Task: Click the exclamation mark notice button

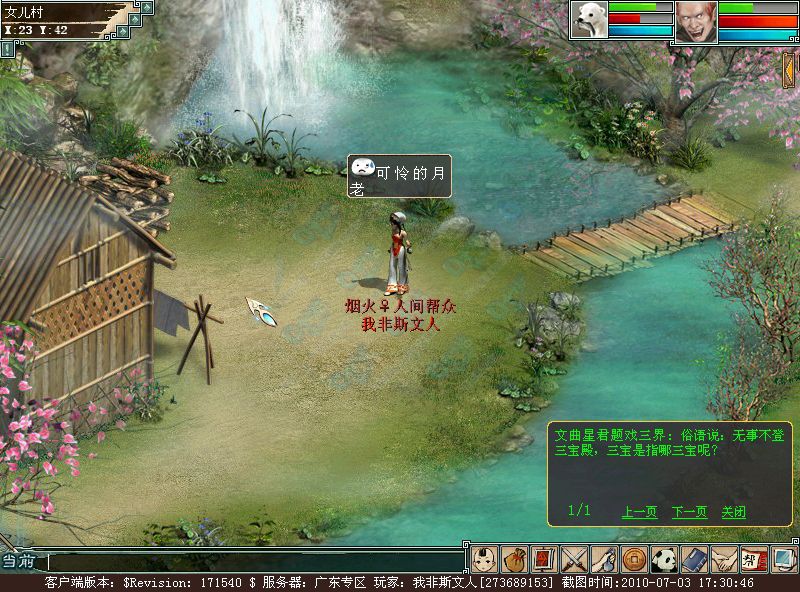Action: point(6,48)
